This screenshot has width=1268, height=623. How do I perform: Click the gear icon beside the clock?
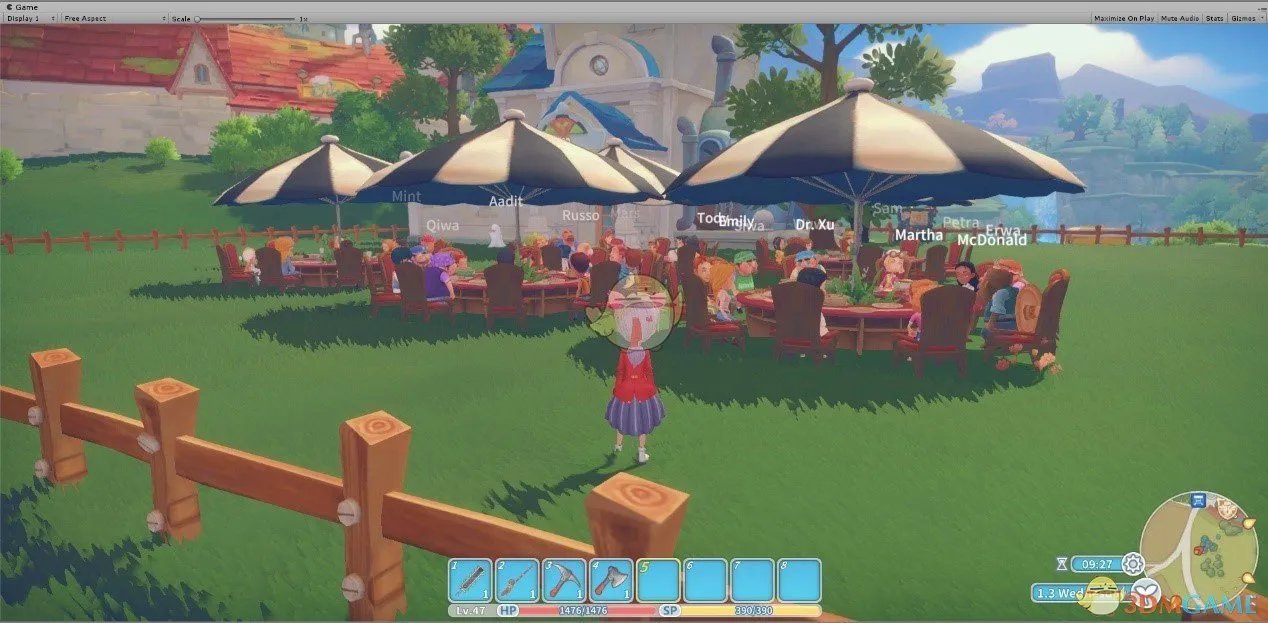pos(1132,563)
